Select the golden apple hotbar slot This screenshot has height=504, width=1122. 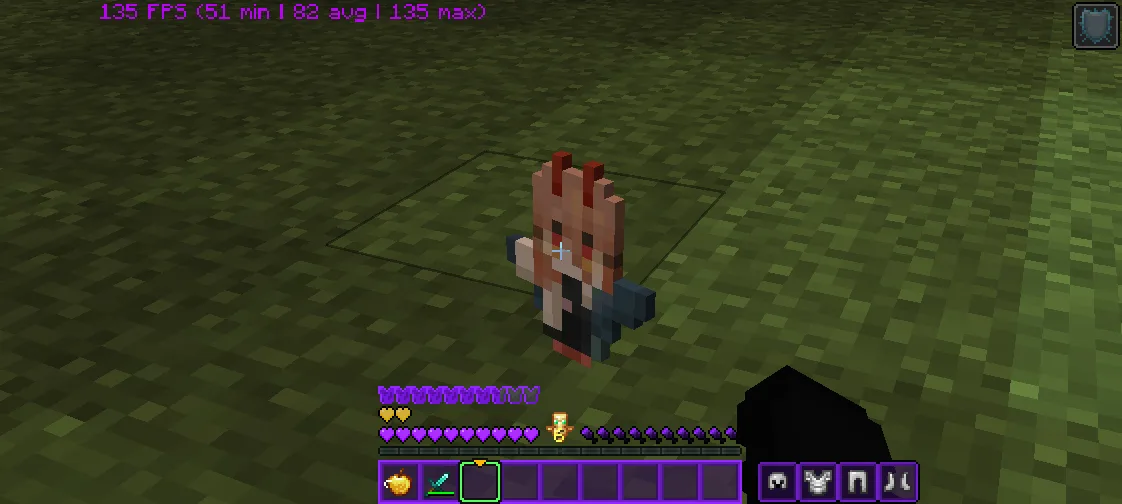pyautogui.click(x=400, y=482)
